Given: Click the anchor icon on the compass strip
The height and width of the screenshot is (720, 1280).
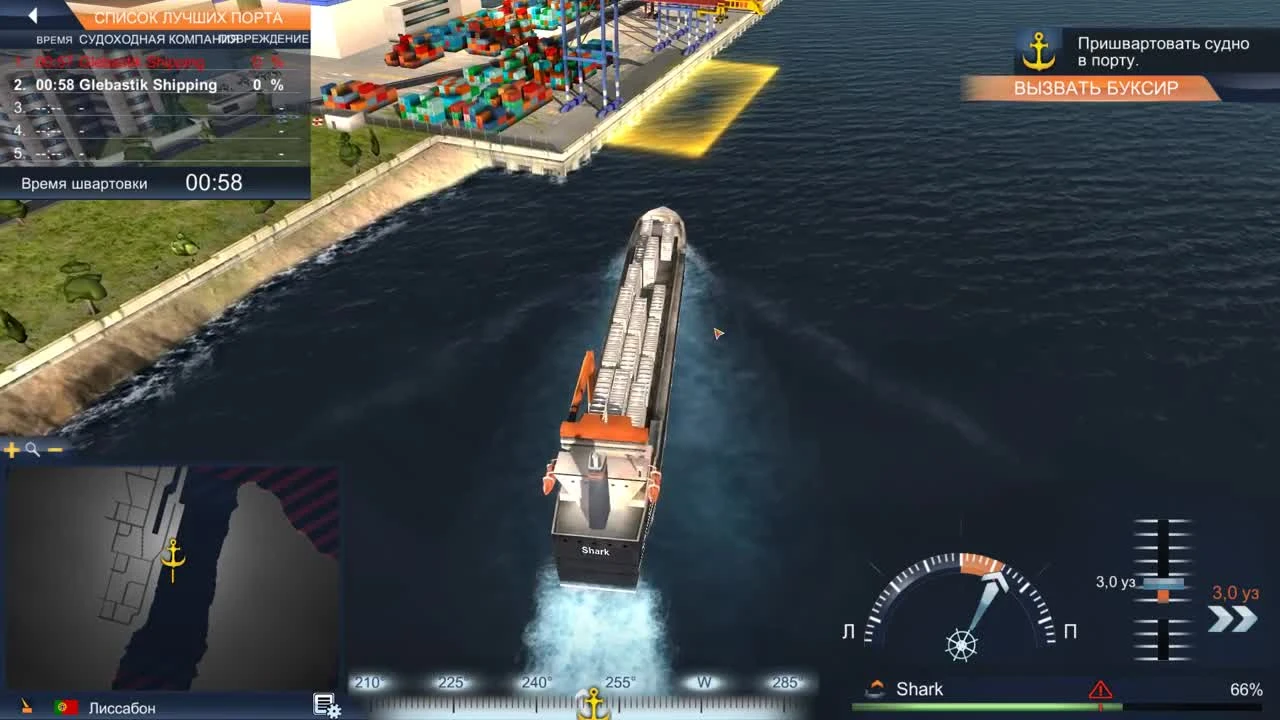Looking at the screenshot, I should pos(592,705).
